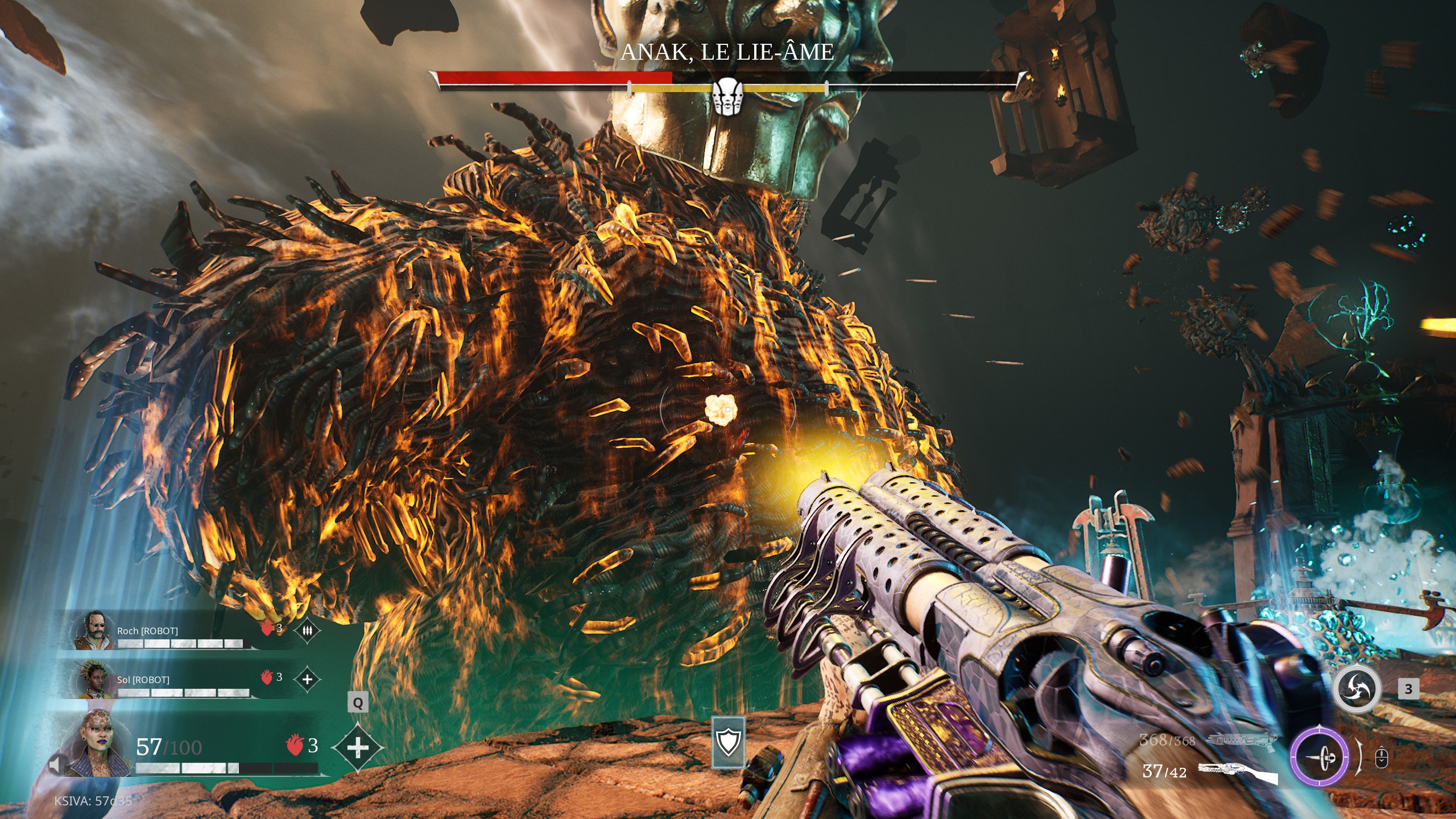Activate the purple-ringed dagger ability
Image resolution: width=1456 pixels, height=819 pixels.
[x=1319, y=757]
